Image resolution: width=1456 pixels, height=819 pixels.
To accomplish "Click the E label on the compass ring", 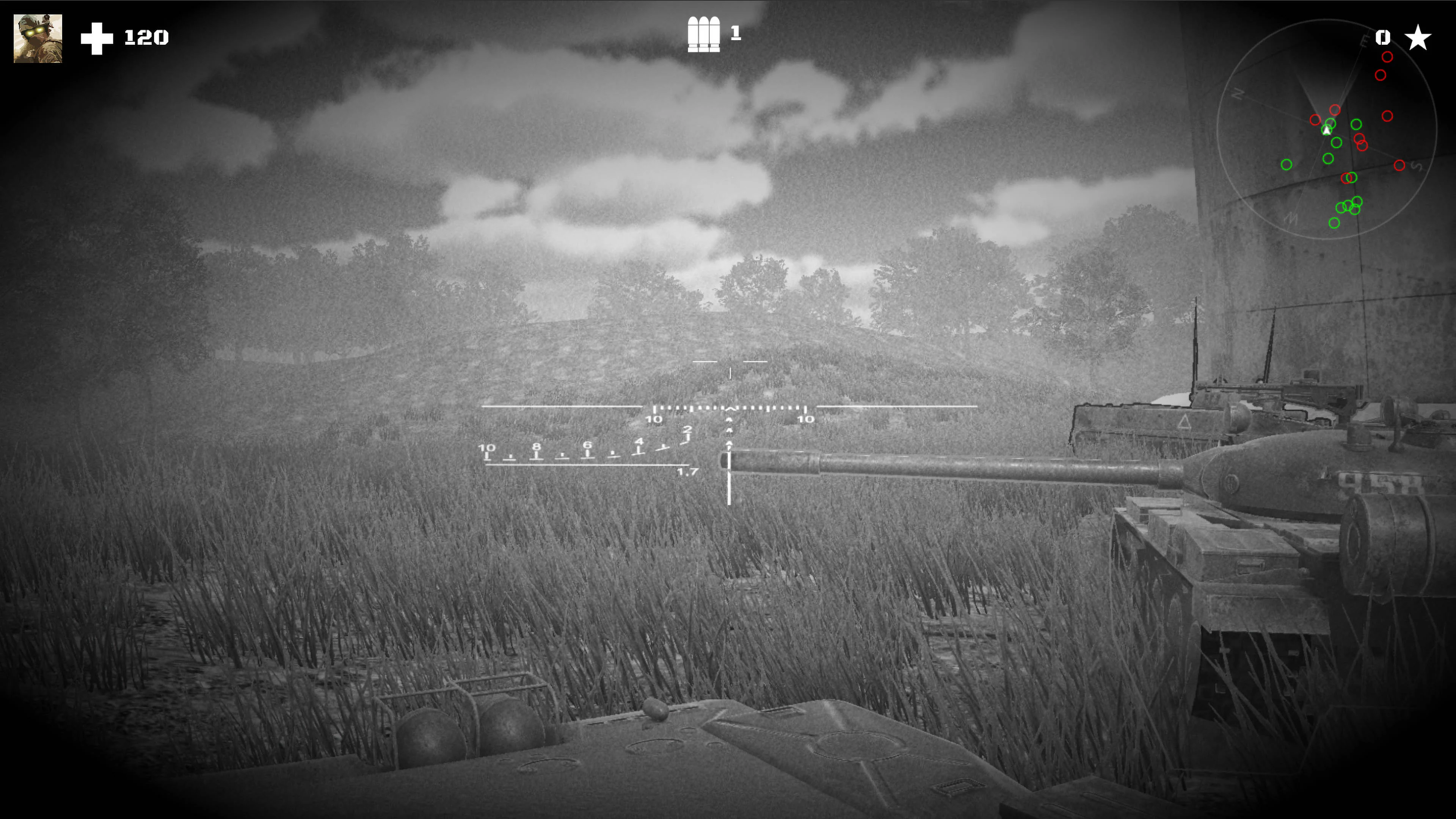I will 1365,40.
